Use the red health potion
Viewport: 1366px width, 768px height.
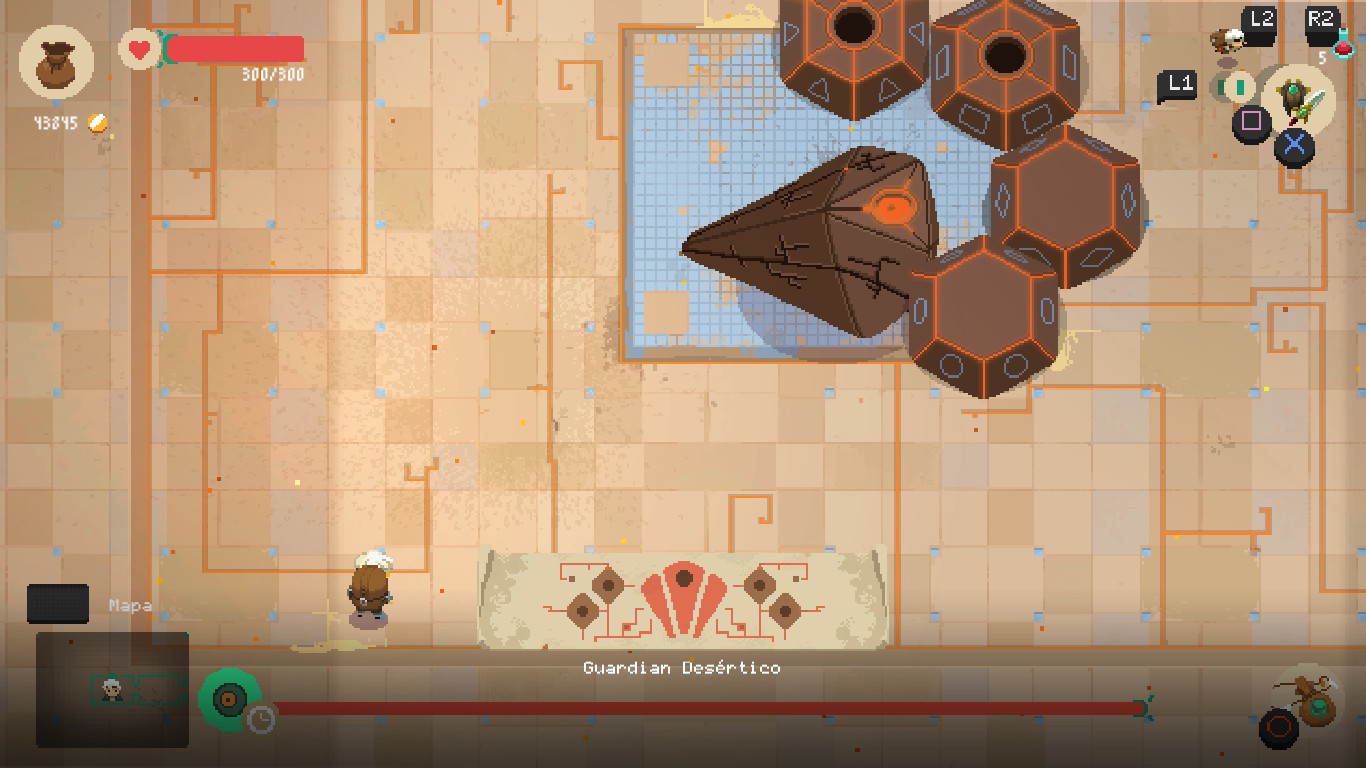(x=1342, y=45)
